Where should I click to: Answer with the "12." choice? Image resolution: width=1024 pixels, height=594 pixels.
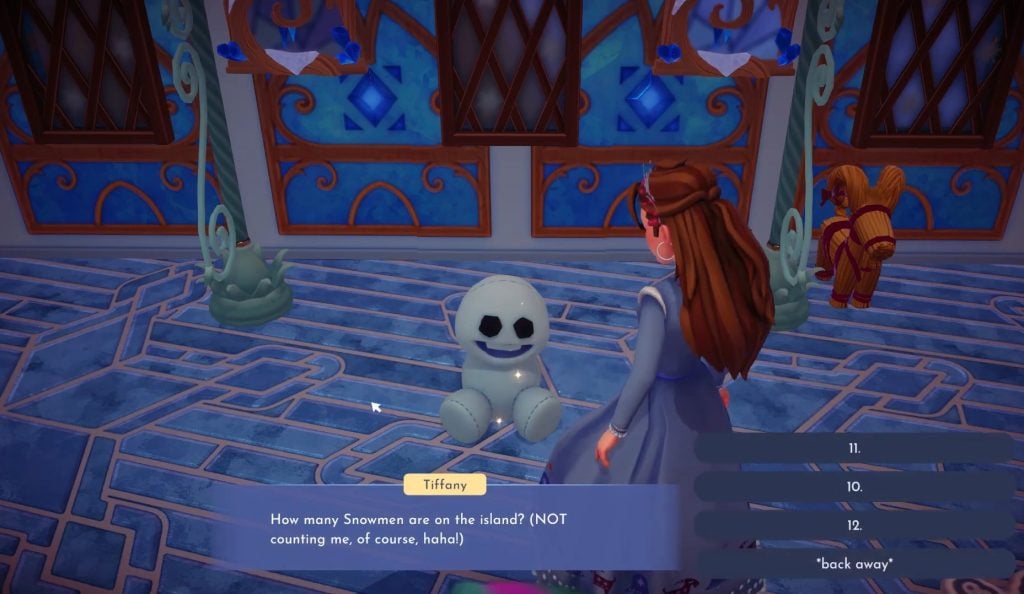pos(853,525)
